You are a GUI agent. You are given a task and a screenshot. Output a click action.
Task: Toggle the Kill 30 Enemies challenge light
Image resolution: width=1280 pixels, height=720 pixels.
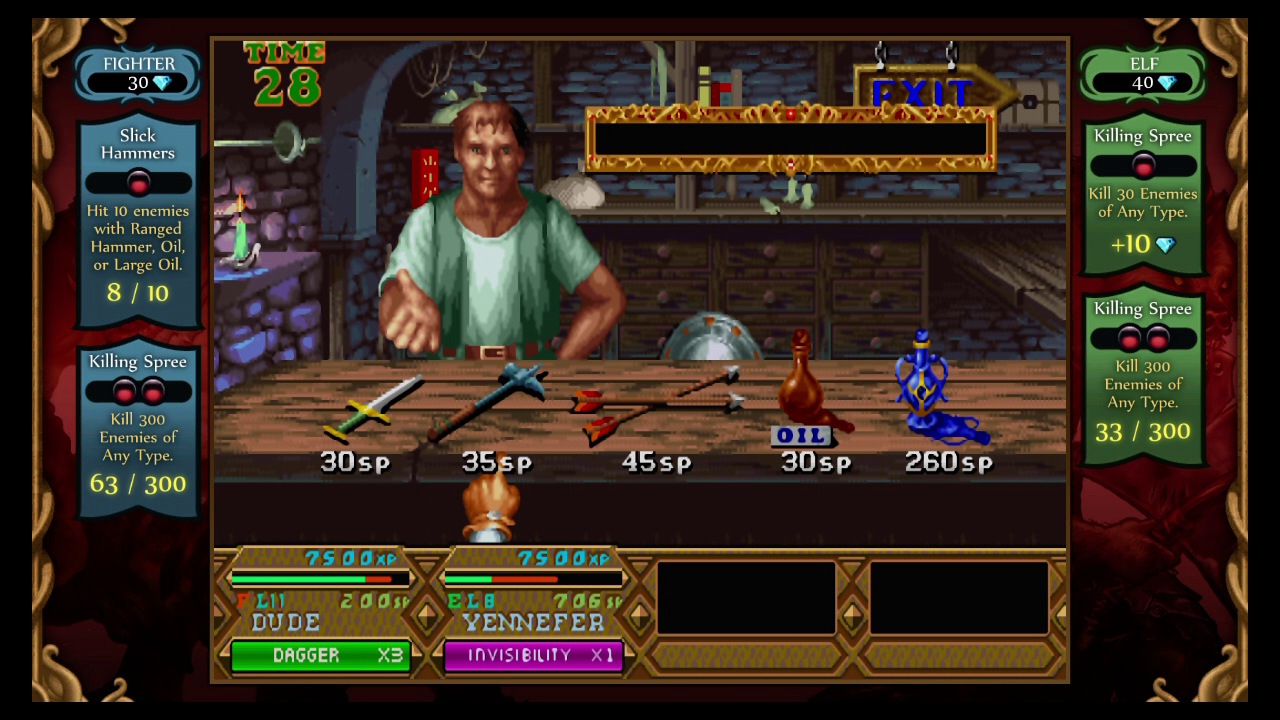[1142, 167]
